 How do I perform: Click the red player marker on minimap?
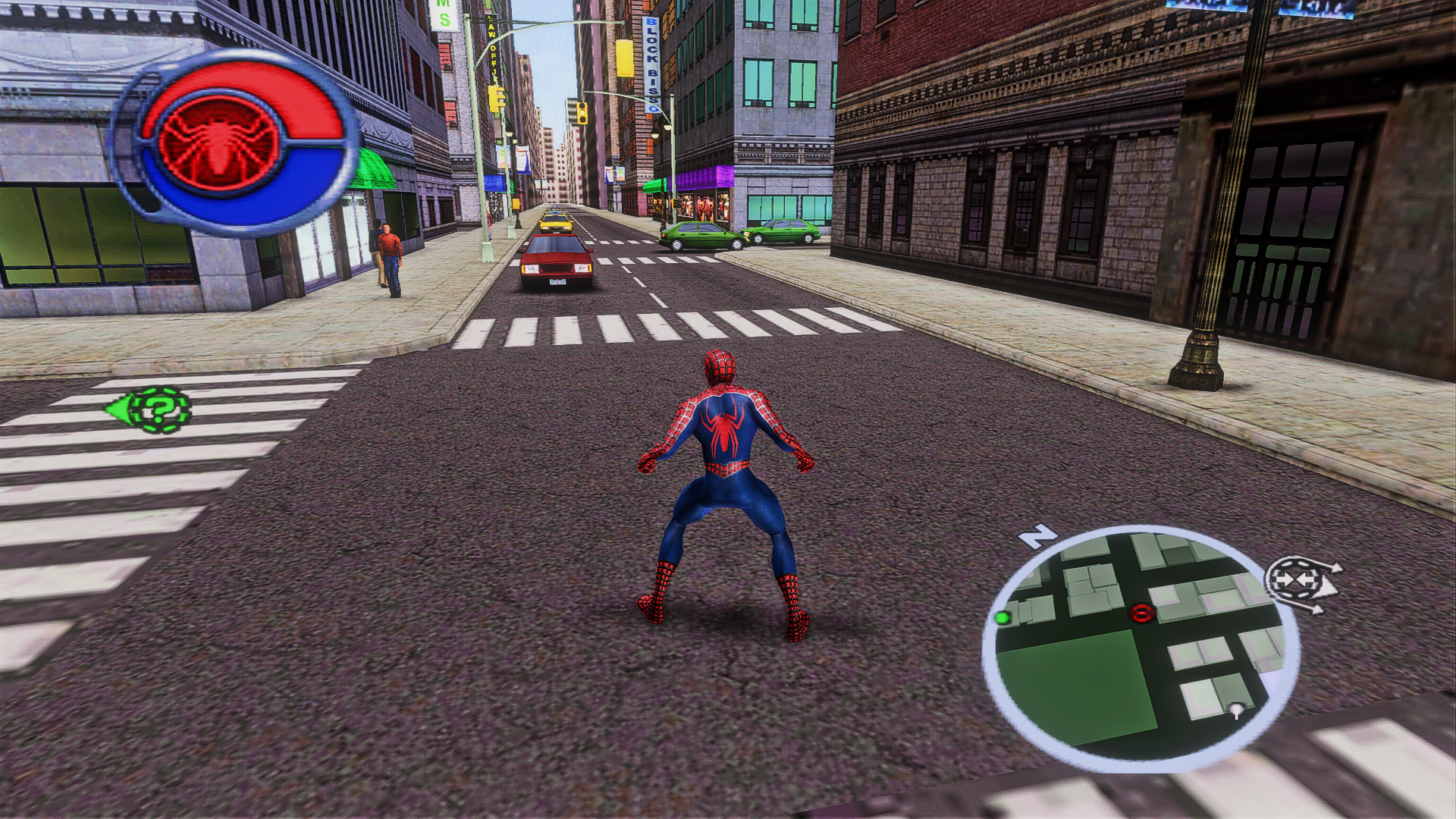point(1141,613)
